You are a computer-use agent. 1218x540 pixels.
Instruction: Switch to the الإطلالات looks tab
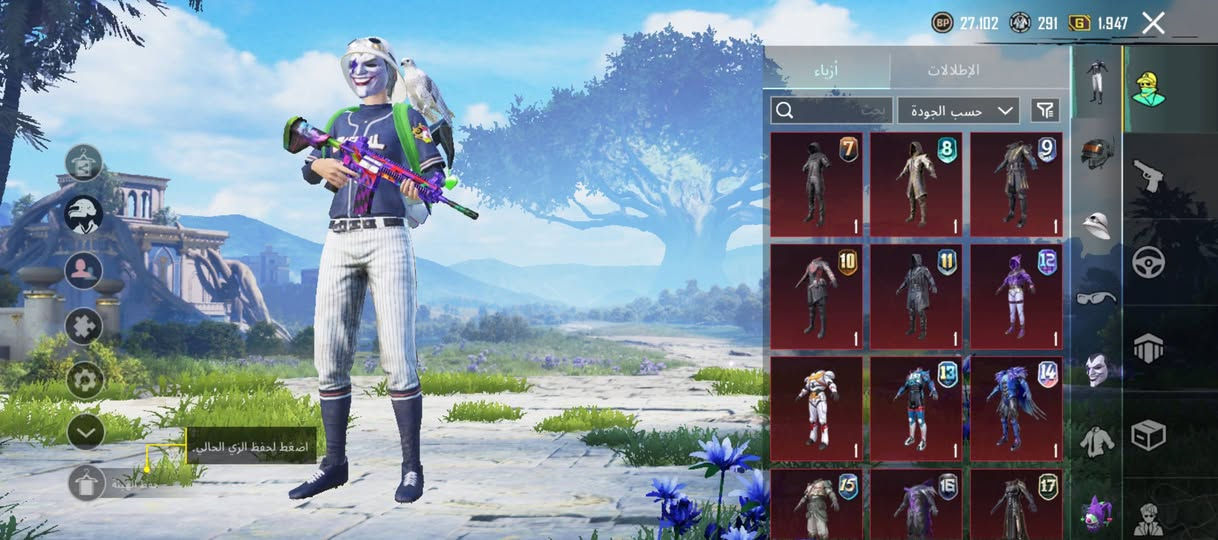953,70
